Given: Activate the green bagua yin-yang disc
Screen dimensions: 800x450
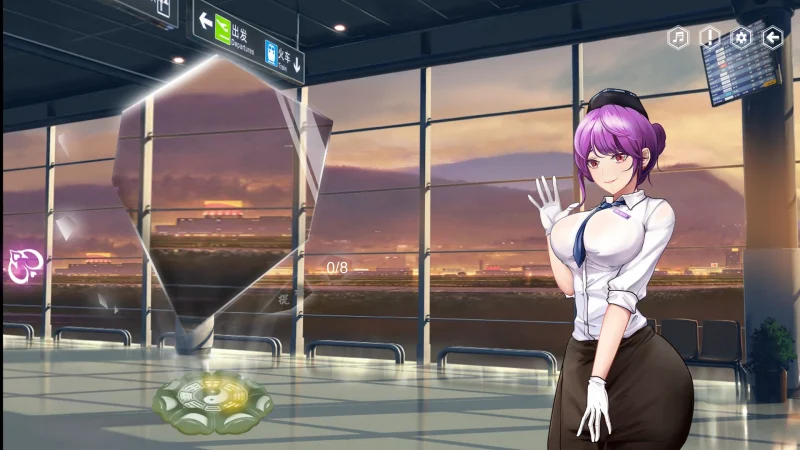Looking at the screenshot, I should pos(212,403).
